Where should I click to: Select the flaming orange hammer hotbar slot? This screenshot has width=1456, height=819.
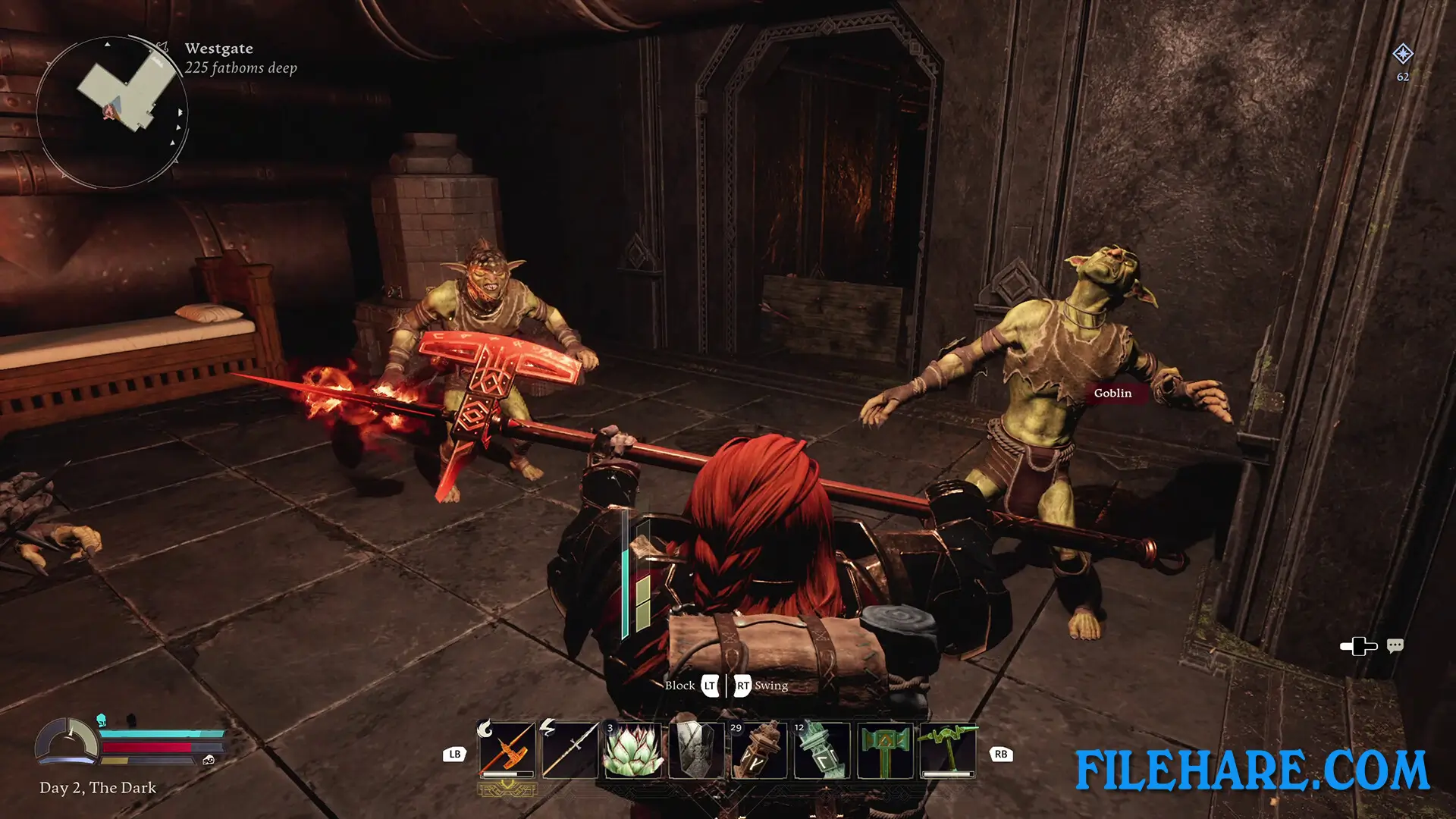(x=507, y=750)
